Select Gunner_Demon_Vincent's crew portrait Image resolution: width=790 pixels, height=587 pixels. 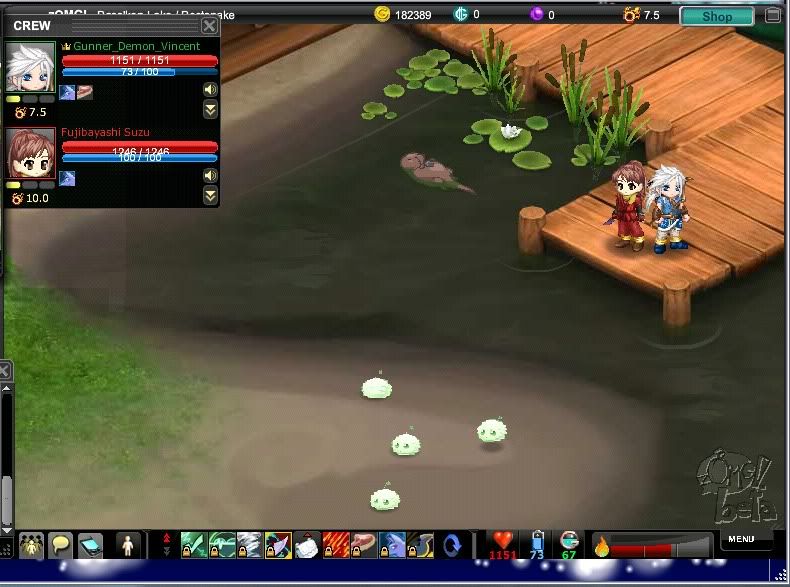click(30, 66)
